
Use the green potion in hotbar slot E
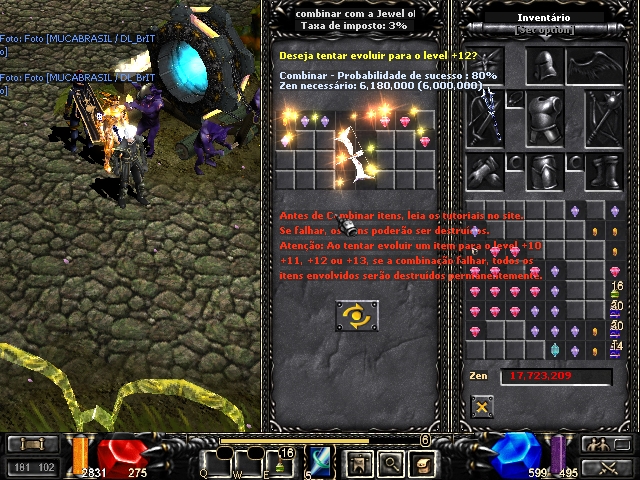[281, 462]
